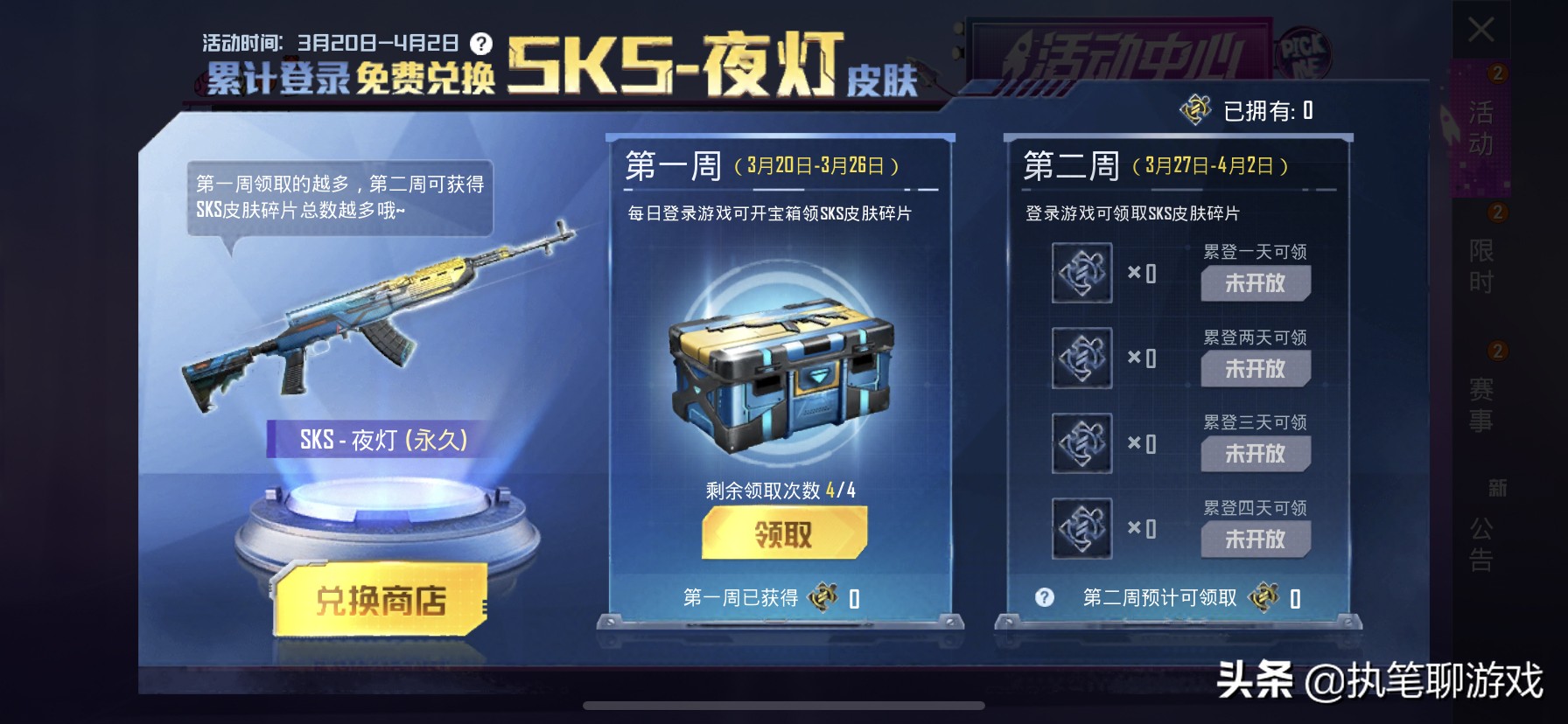Select fragment icon in 累登一天可领 row
1568x724 pixels.
click(1081, 274)
